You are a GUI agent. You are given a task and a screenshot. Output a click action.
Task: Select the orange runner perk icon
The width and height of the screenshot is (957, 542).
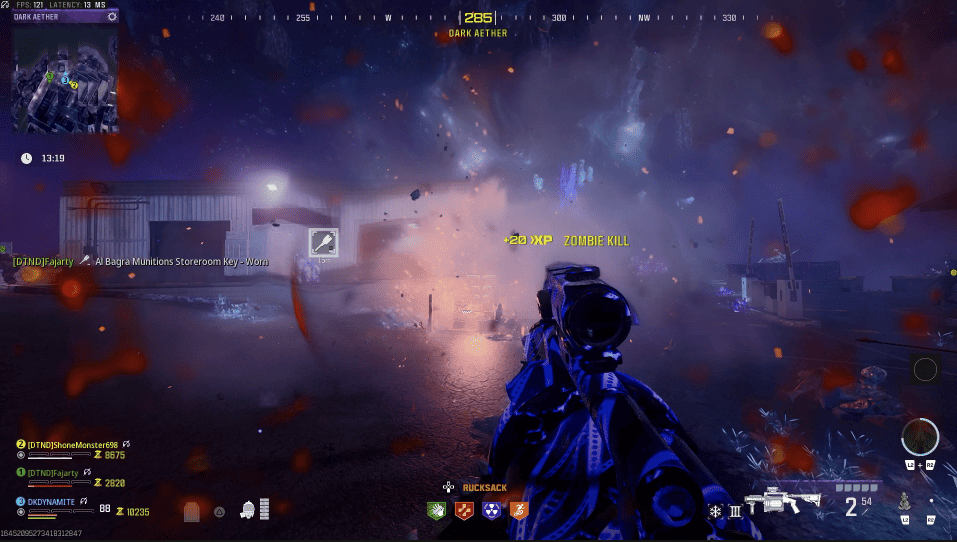click(517, 510)
